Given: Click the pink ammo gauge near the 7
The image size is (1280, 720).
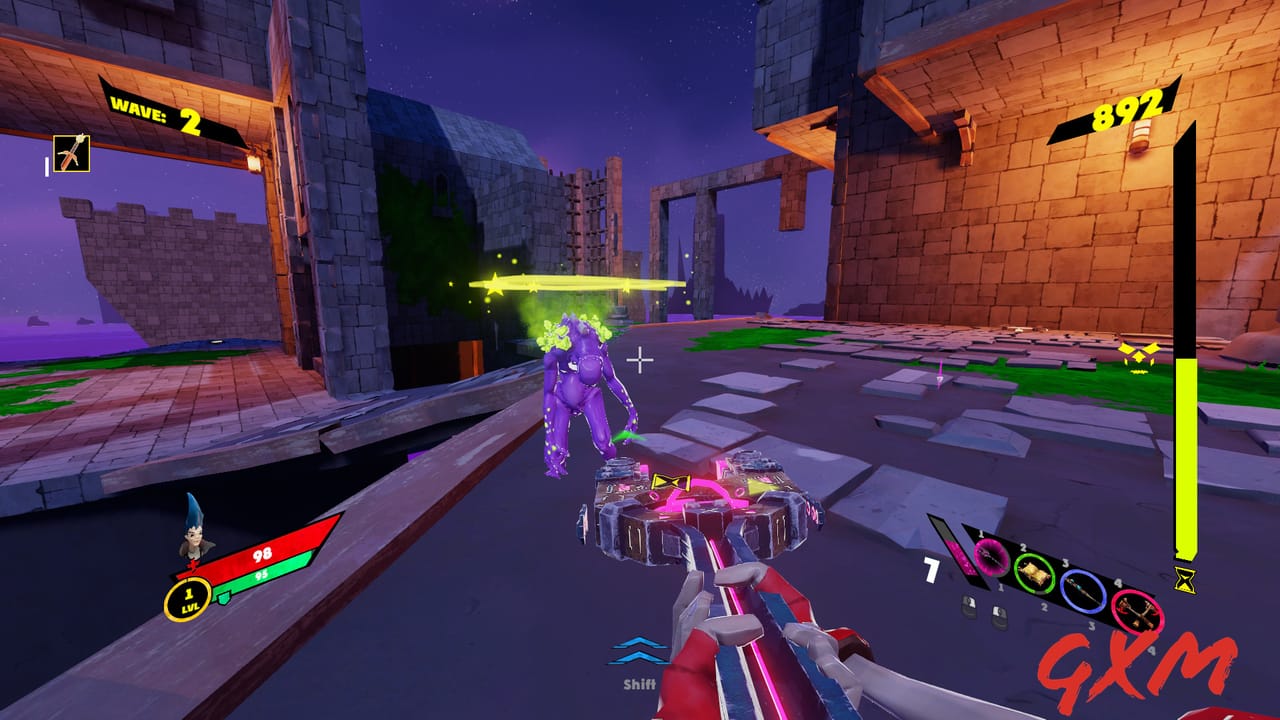Looking at the screenshot, I should tap(960, 558).
